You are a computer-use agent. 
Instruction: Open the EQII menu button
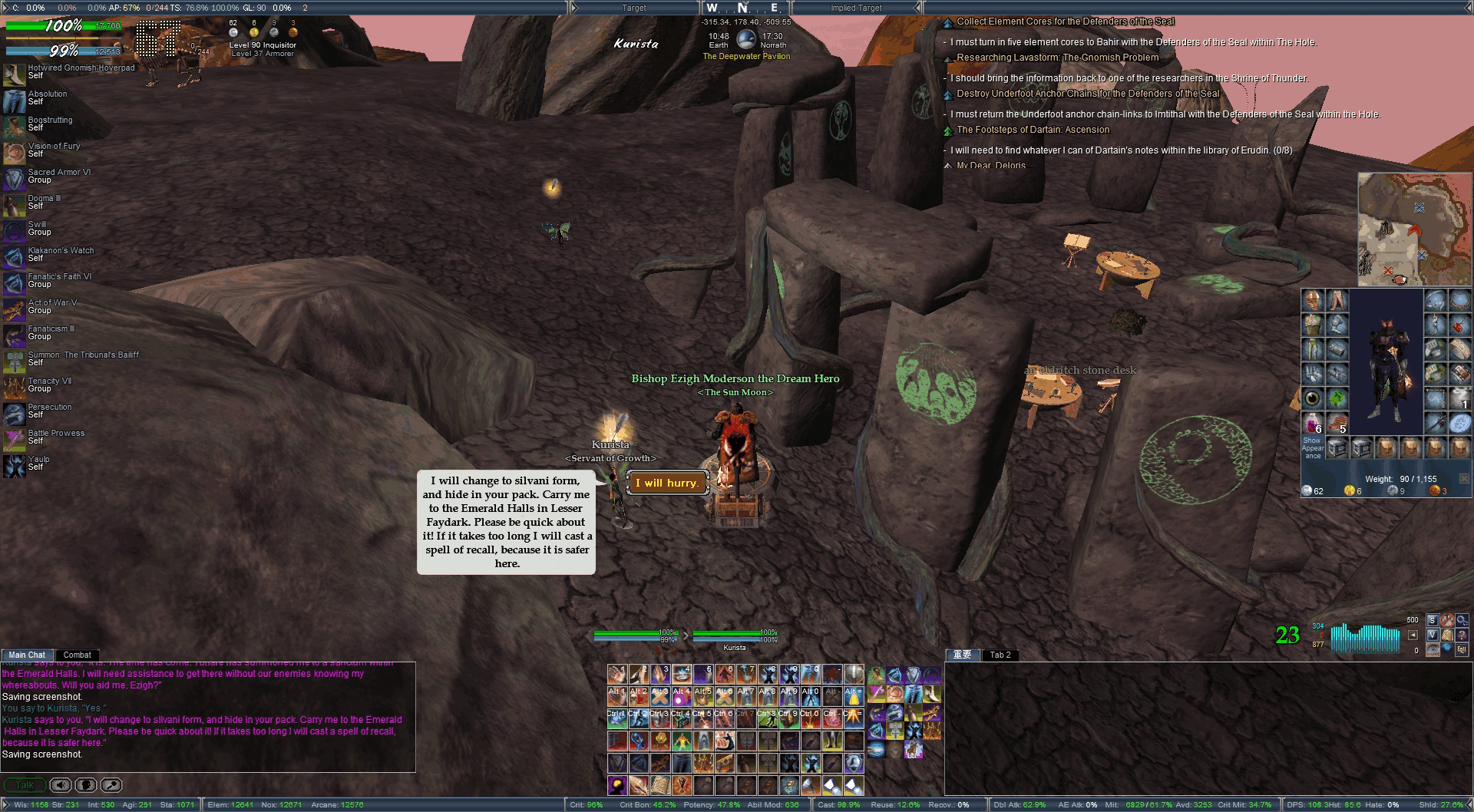[x=1461, y=649]
